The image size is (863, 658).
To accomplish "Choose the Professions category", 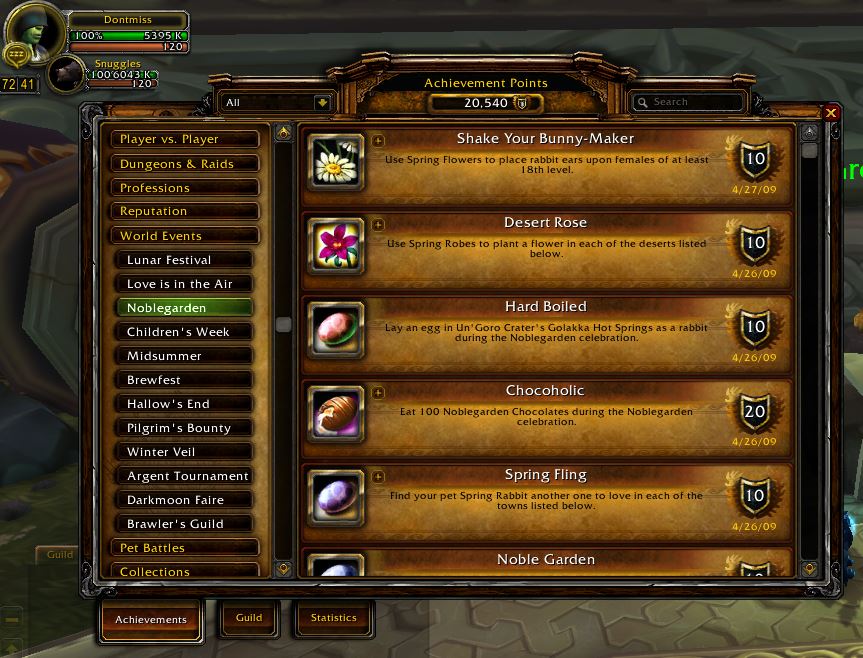I will point(185,187).
